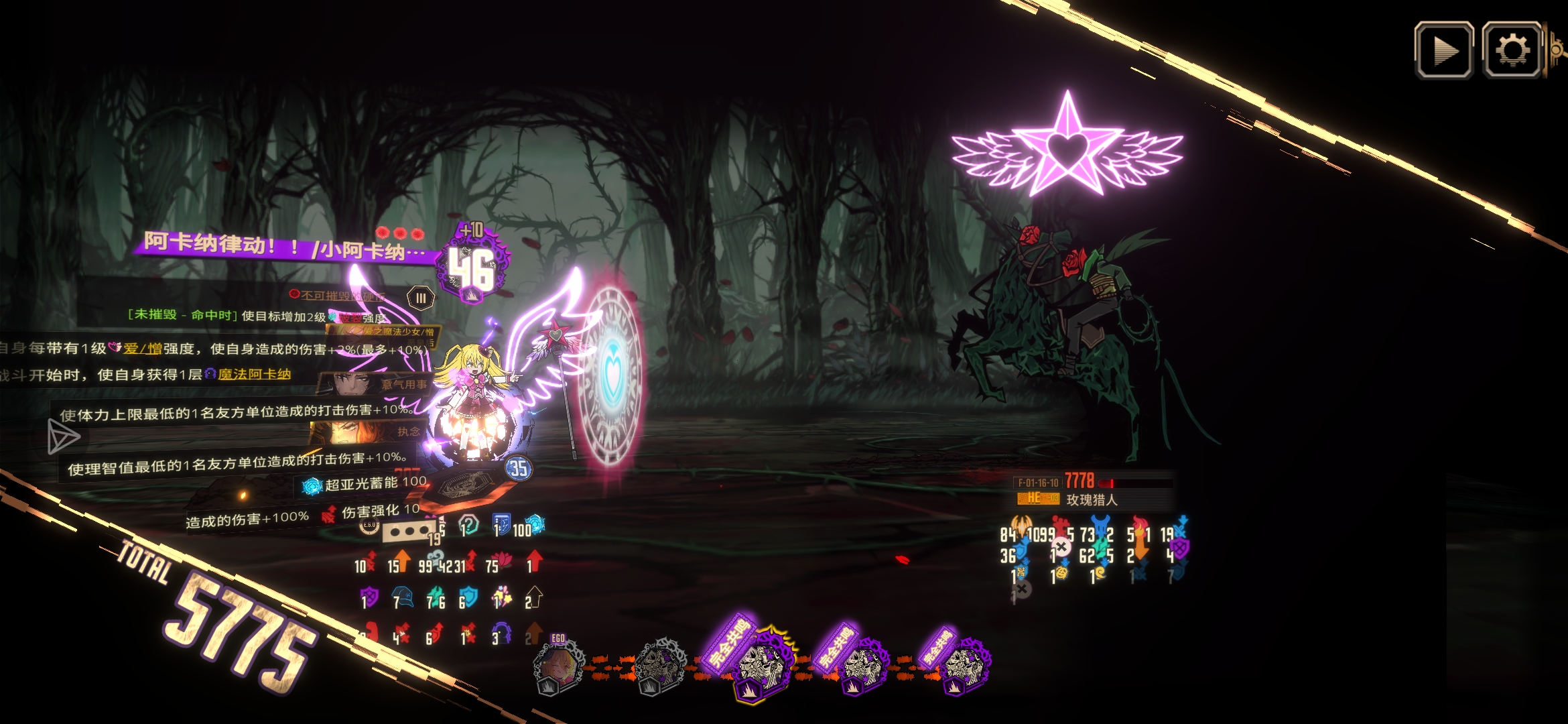The width and height of the screenshot is (1568, 724).
Task: Select the 玫瑰猎人 enemy nameplate
Action: click(1092, 499)
